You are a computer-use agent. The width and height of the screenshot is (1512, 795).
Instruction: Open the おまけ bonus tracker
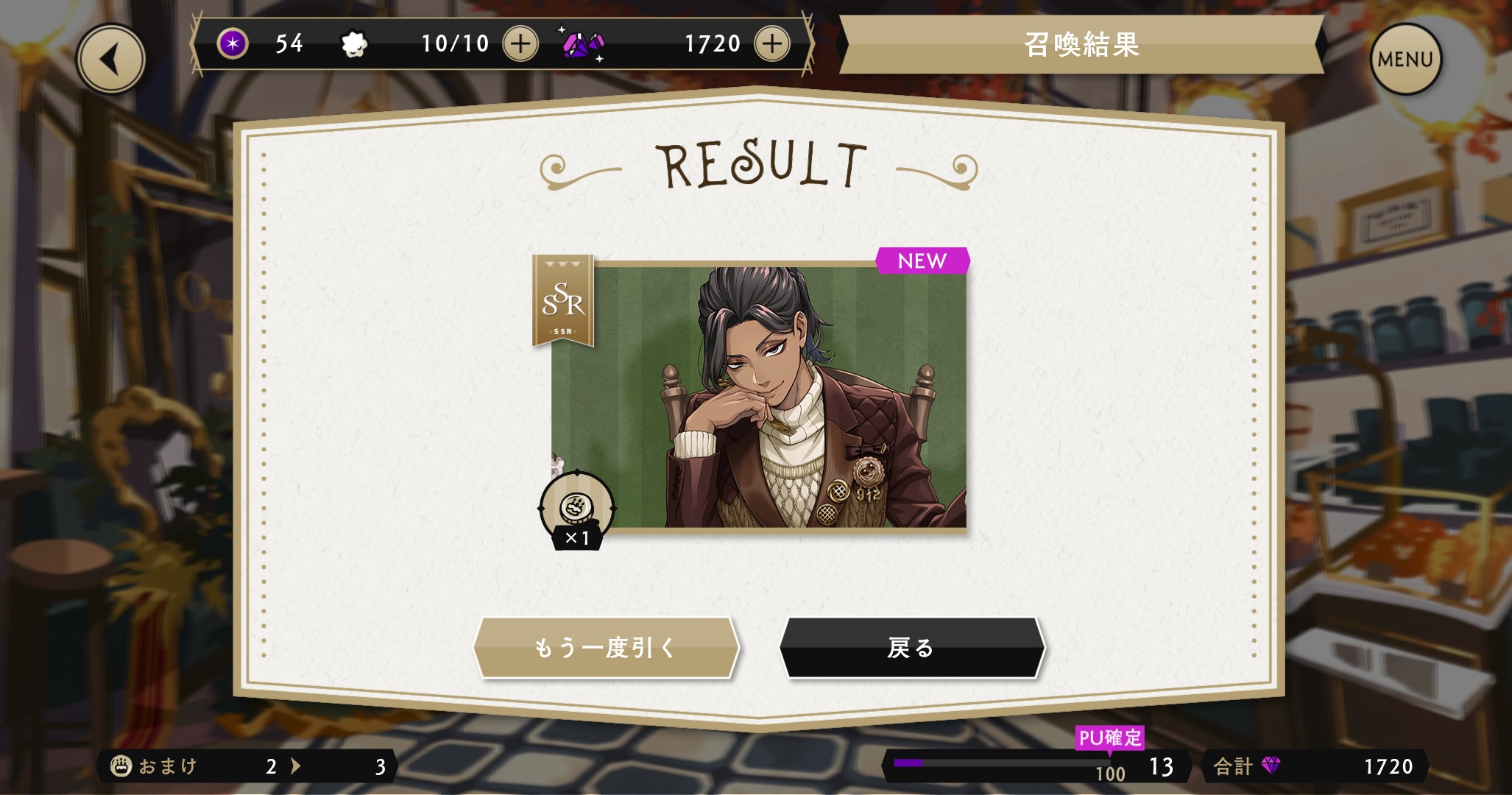pos(247,766)
